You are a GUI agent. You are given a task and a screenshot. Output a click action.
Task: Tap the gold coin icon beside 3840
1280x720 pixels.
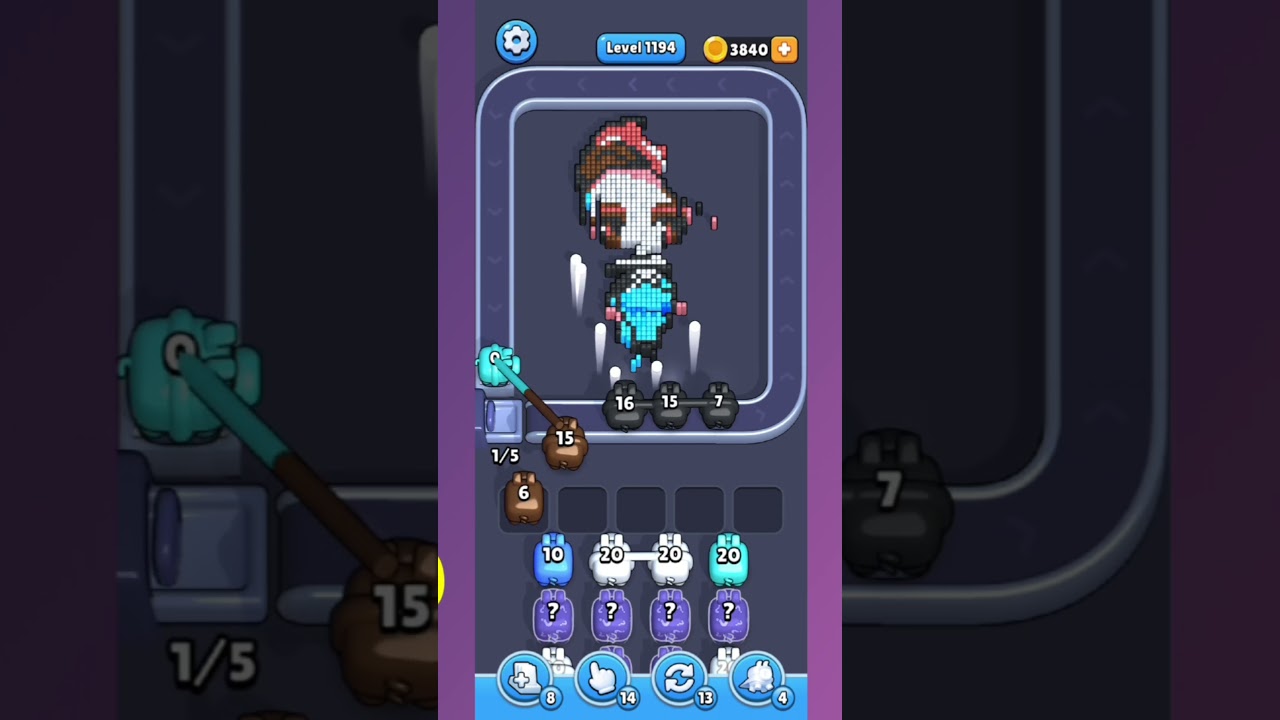717,49
